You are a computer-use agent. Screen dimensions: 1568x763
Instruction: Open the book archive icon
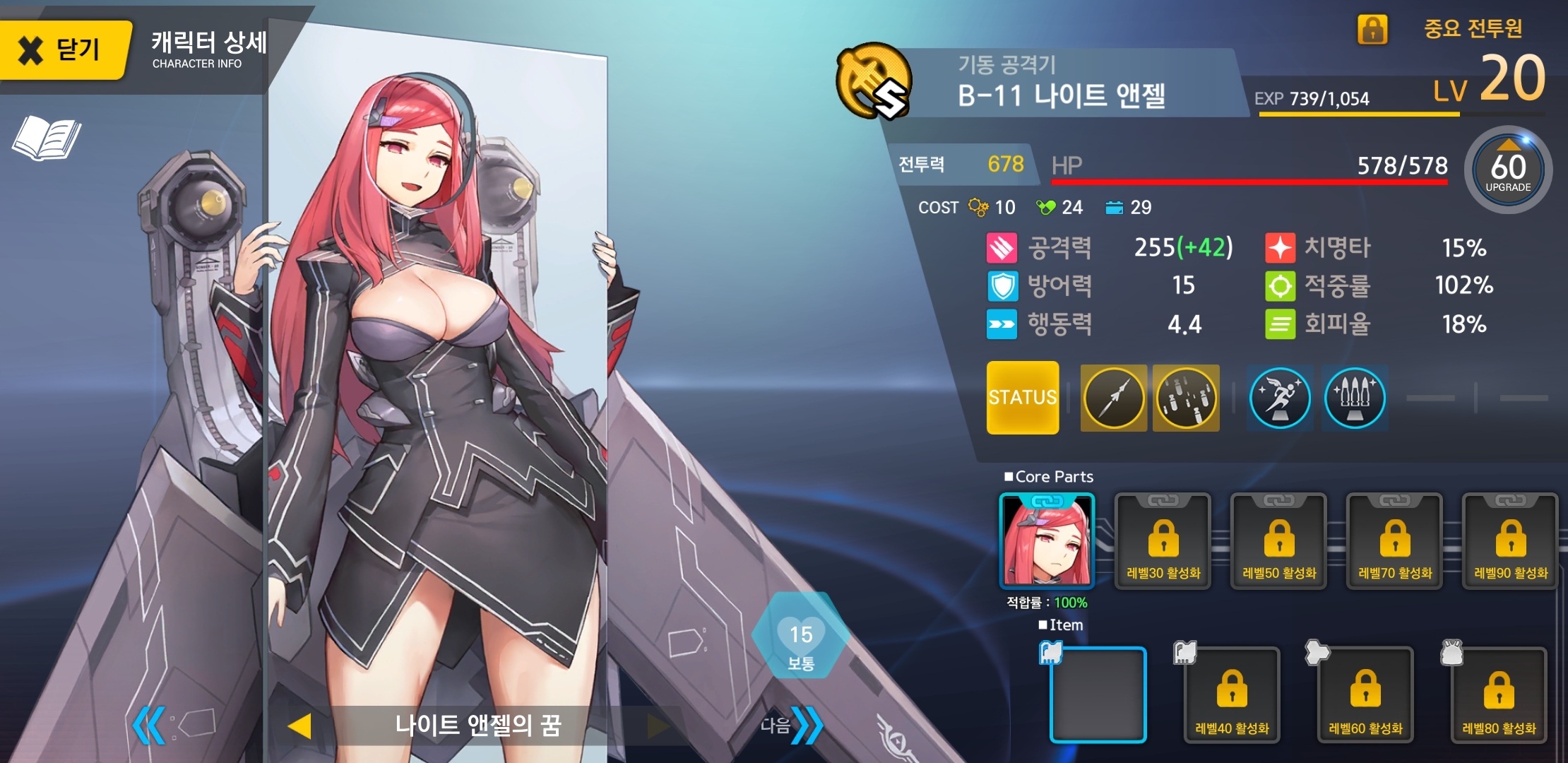coord(47,138)
